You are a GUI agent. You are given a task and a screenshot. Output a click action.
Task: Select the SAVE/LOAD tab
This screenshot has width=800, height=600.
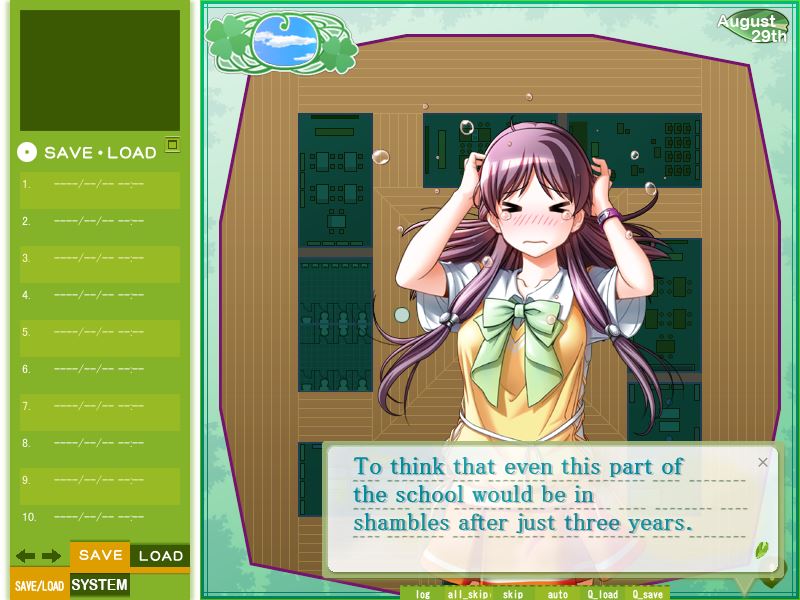[x=39, y=586]
